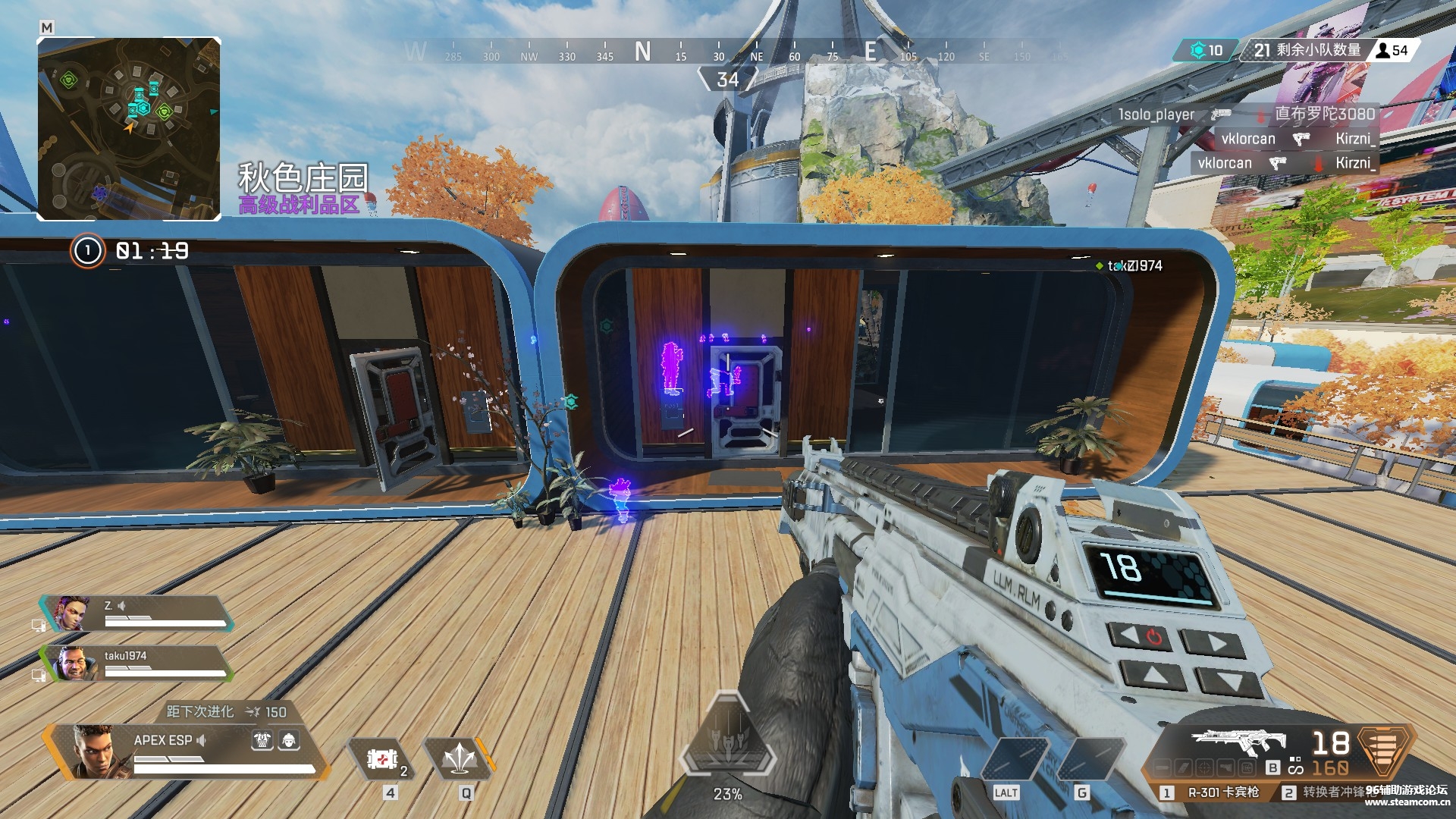Open the minimap

[x=129, y=129]
